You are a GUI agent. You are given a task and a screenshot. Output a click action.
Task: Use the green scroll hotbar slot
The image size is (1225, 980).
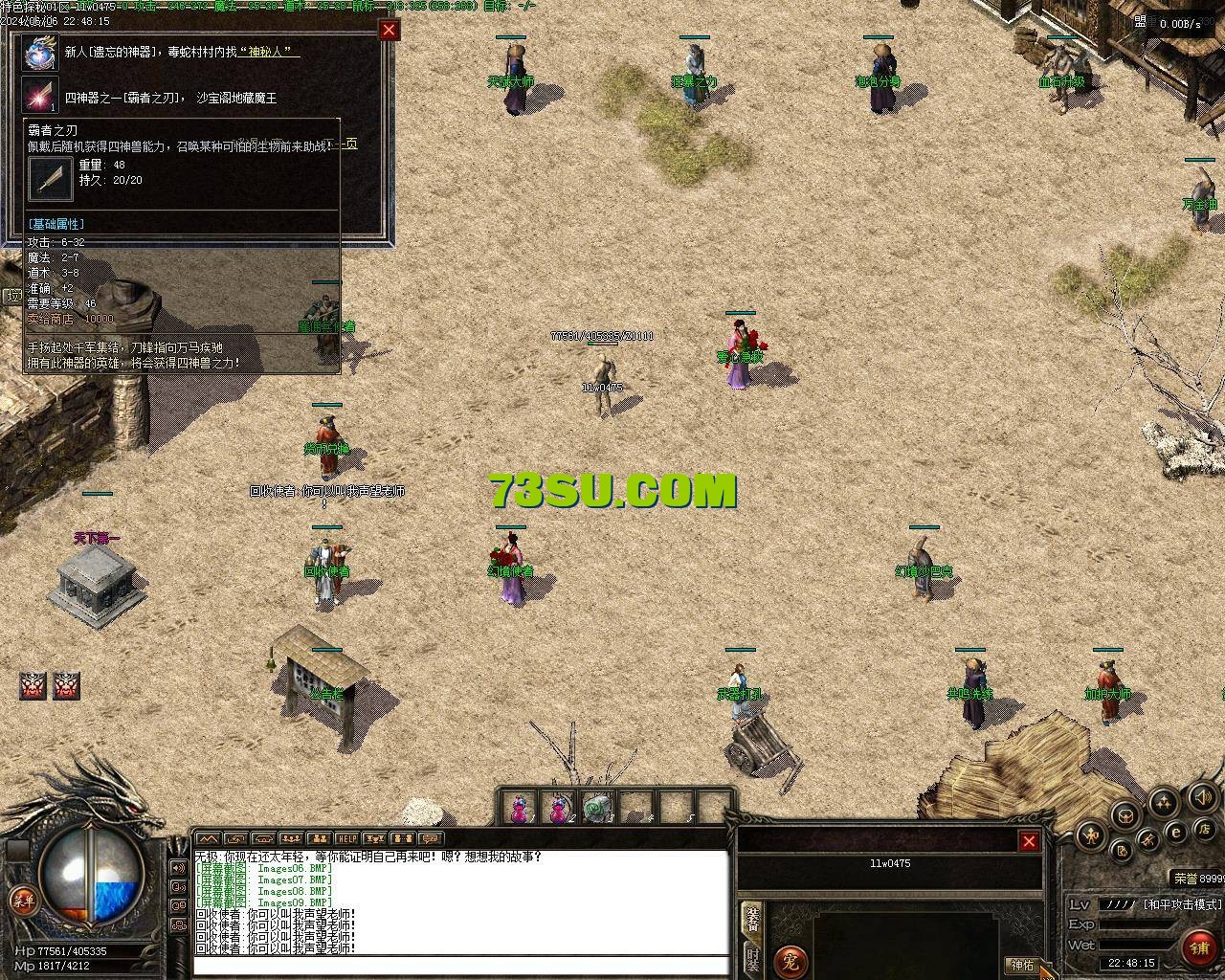[598, 809]
